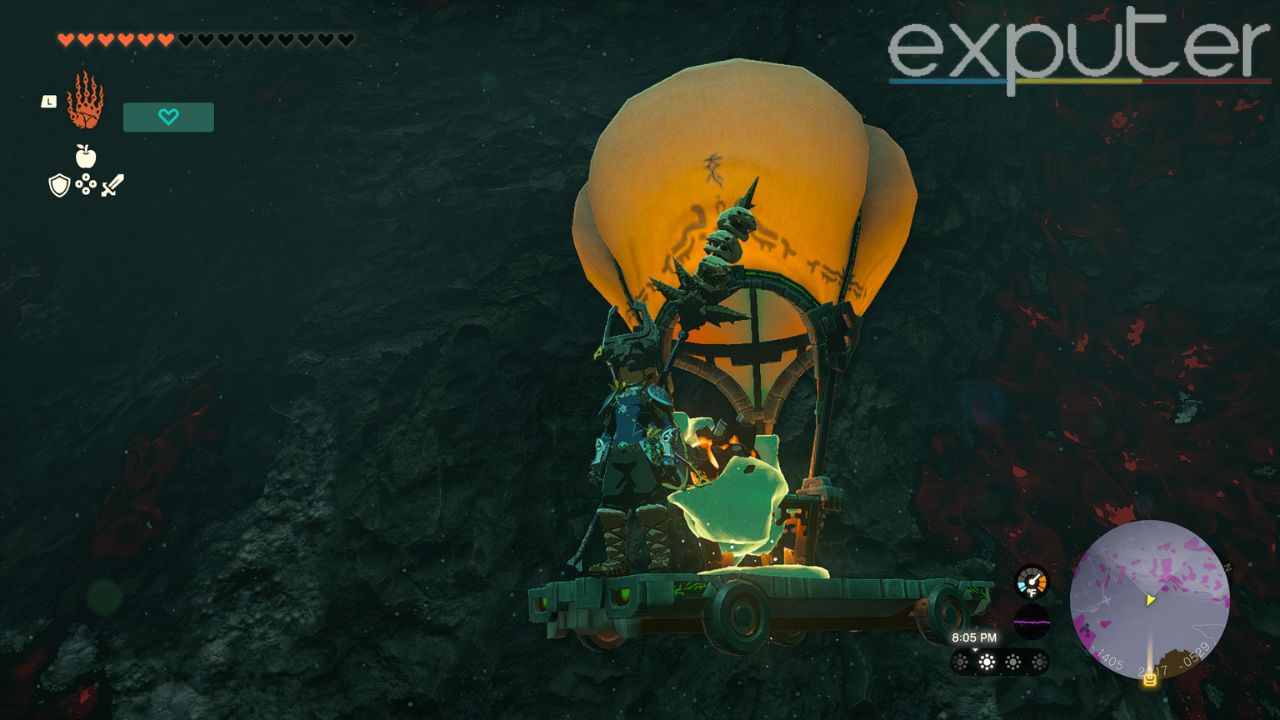Expand the weather forecast strip
1280x720 pixels.
(1000, 661)
